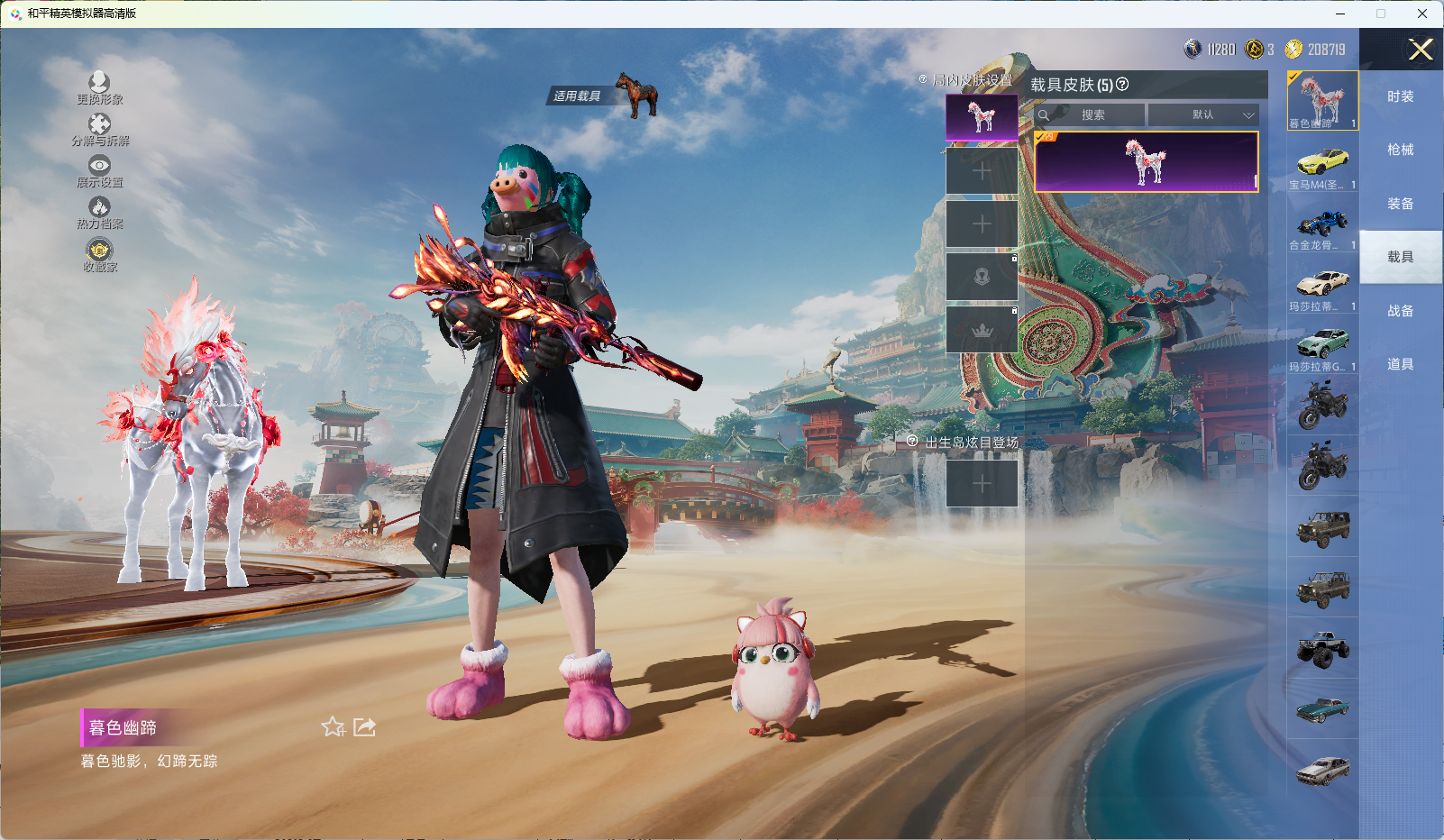The height and width of the screenshot is (840, 1444).
Task: Open the 枪械 firearms tab
Action: tap(1400, 150)
